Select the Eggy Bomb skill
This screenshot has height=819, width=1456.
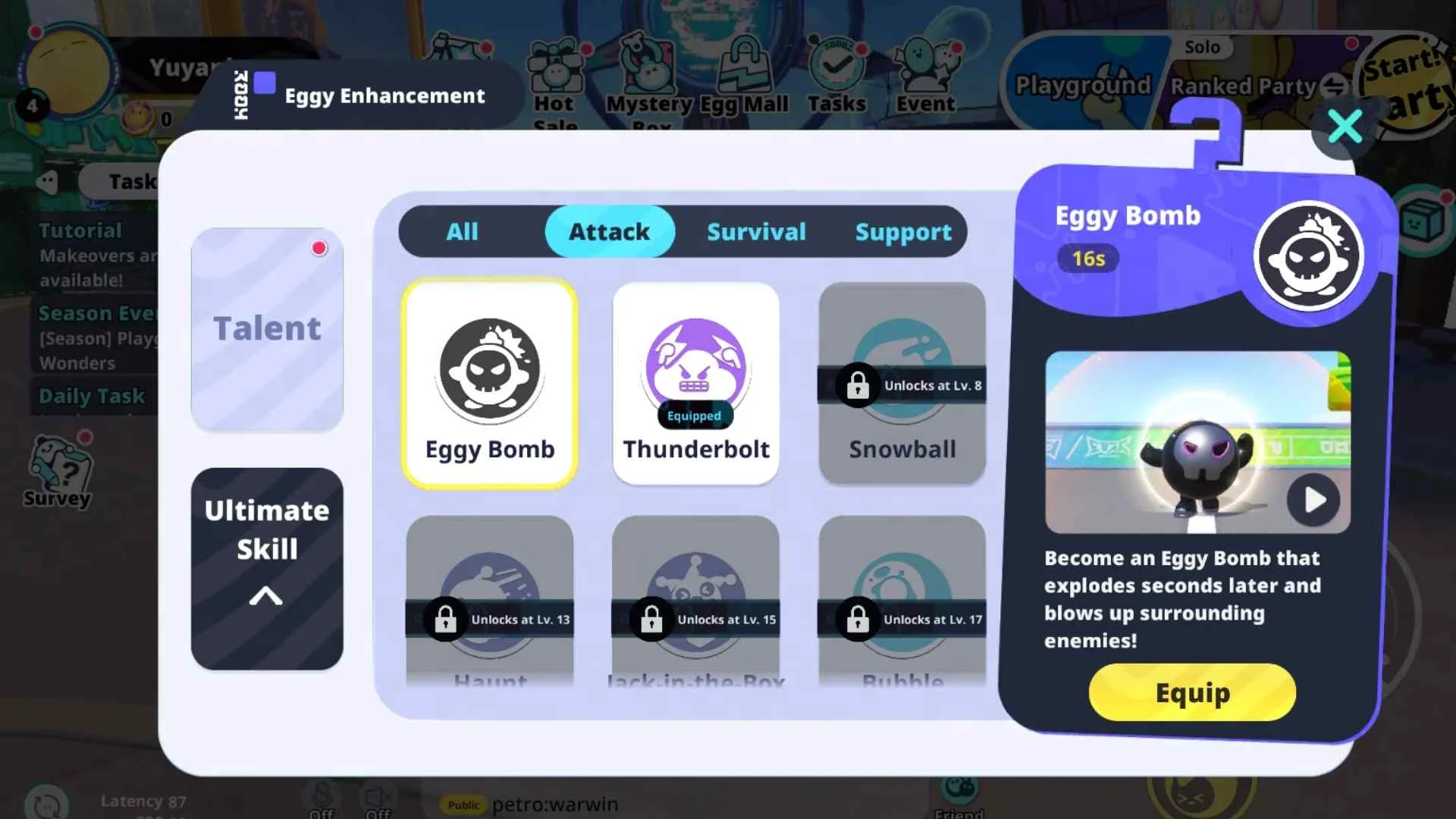point(489,383)
